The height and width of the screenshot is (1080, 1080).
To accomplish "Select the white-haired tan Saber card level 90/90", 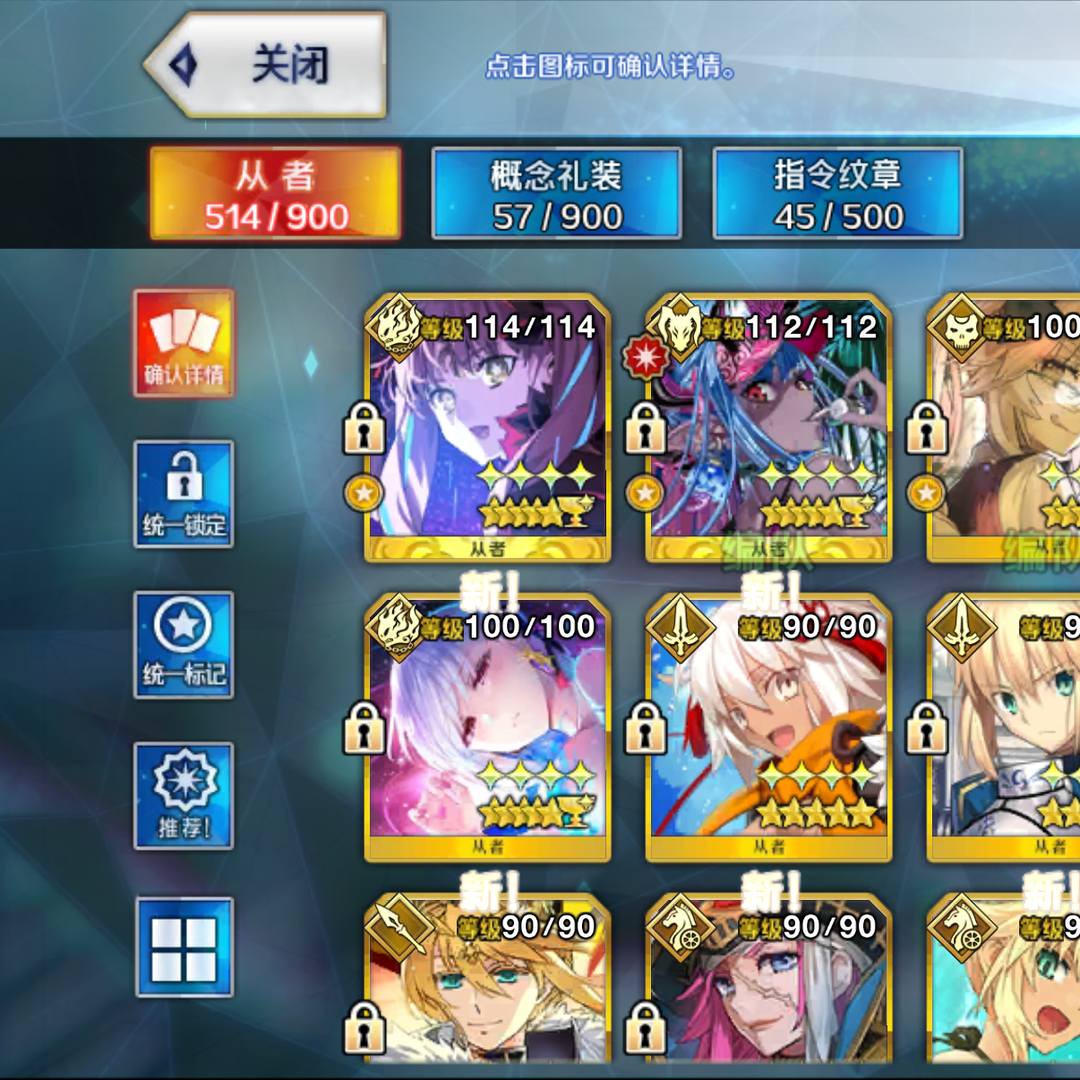I will point(768,728).
